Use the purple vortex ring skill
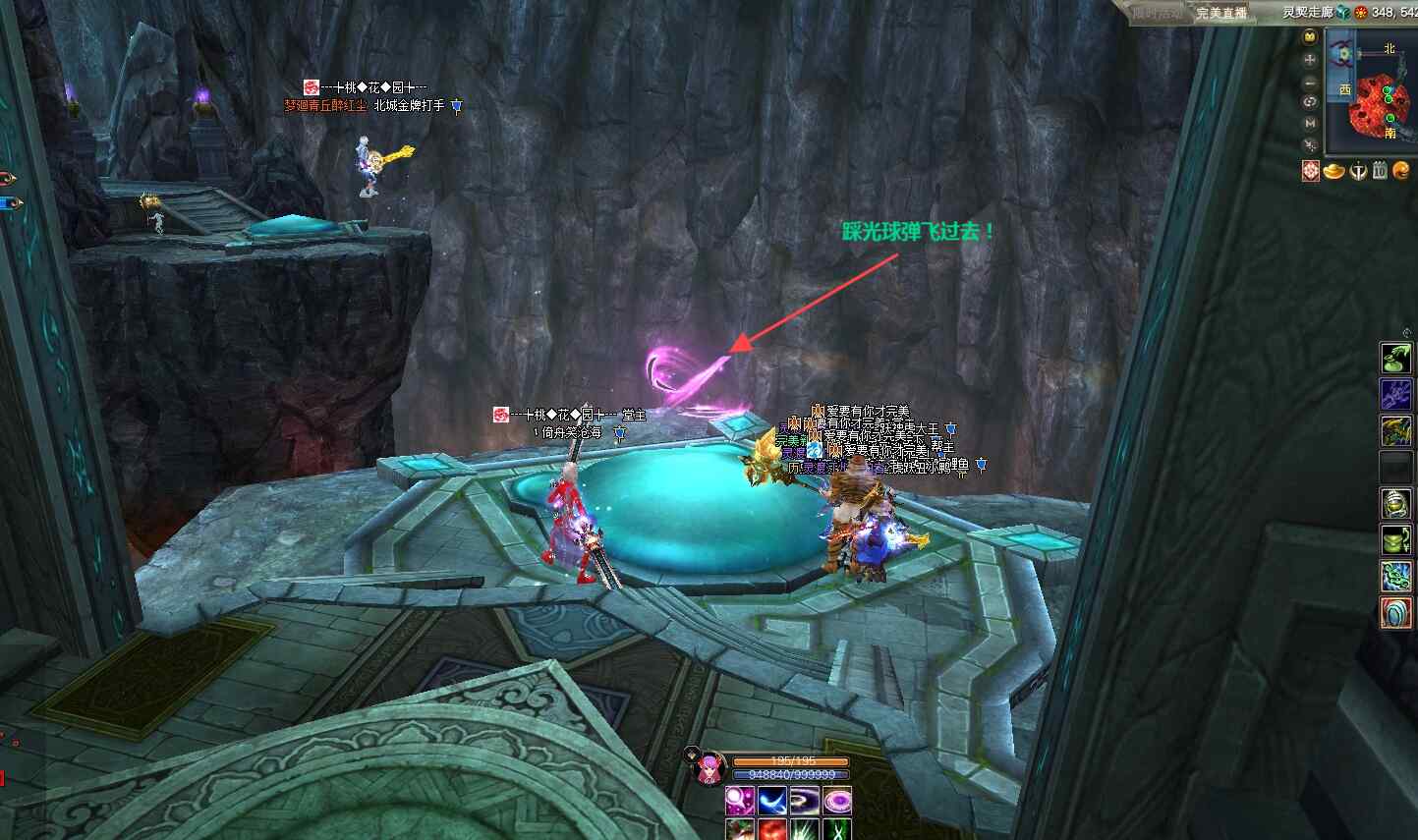Image resolution: width=1418 pixels, height=840 pixels. click(x=805, y=801)
